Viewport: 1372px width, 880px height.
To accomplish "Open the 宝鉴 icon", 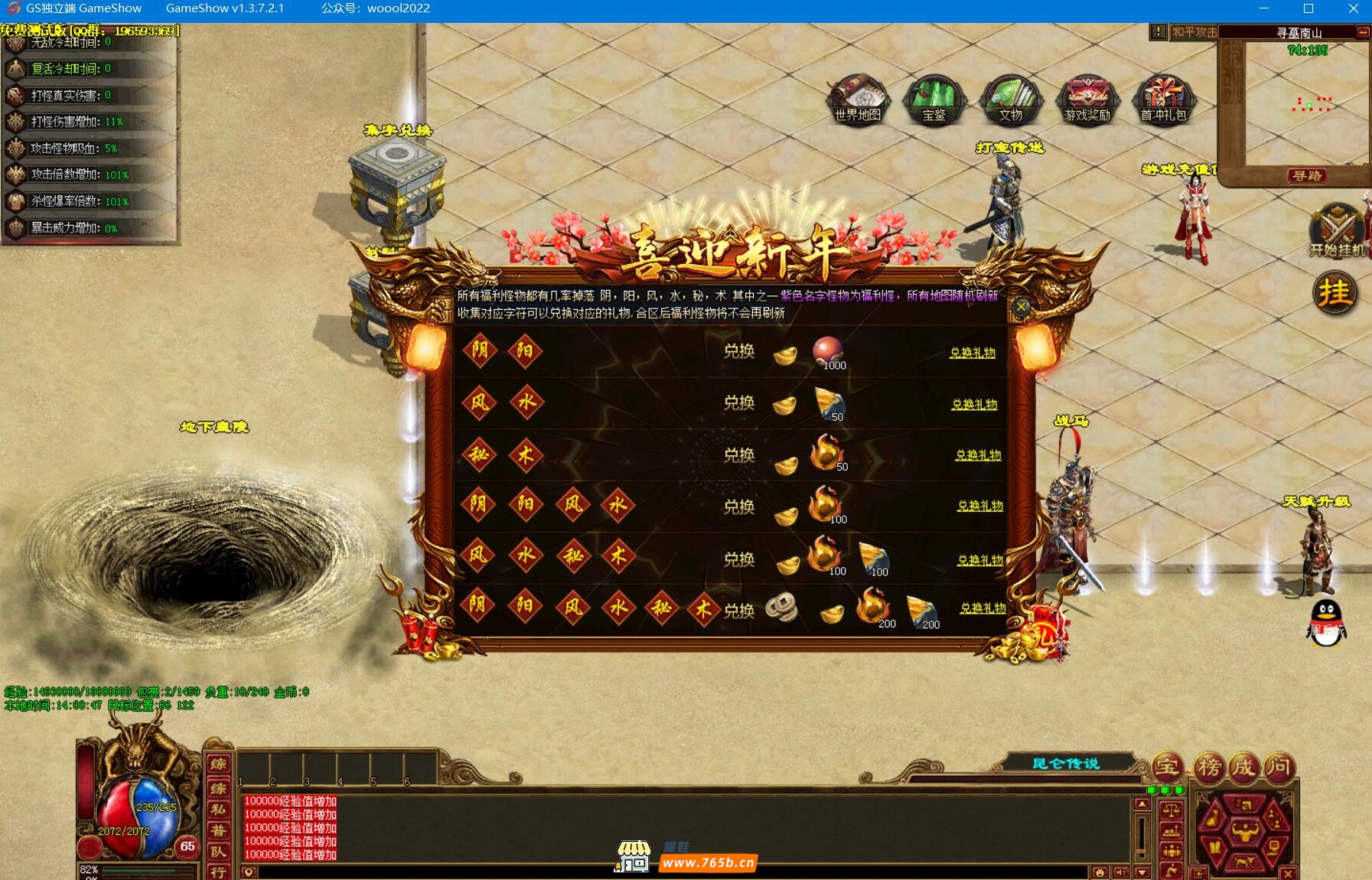I will click(x=934, y=99).
